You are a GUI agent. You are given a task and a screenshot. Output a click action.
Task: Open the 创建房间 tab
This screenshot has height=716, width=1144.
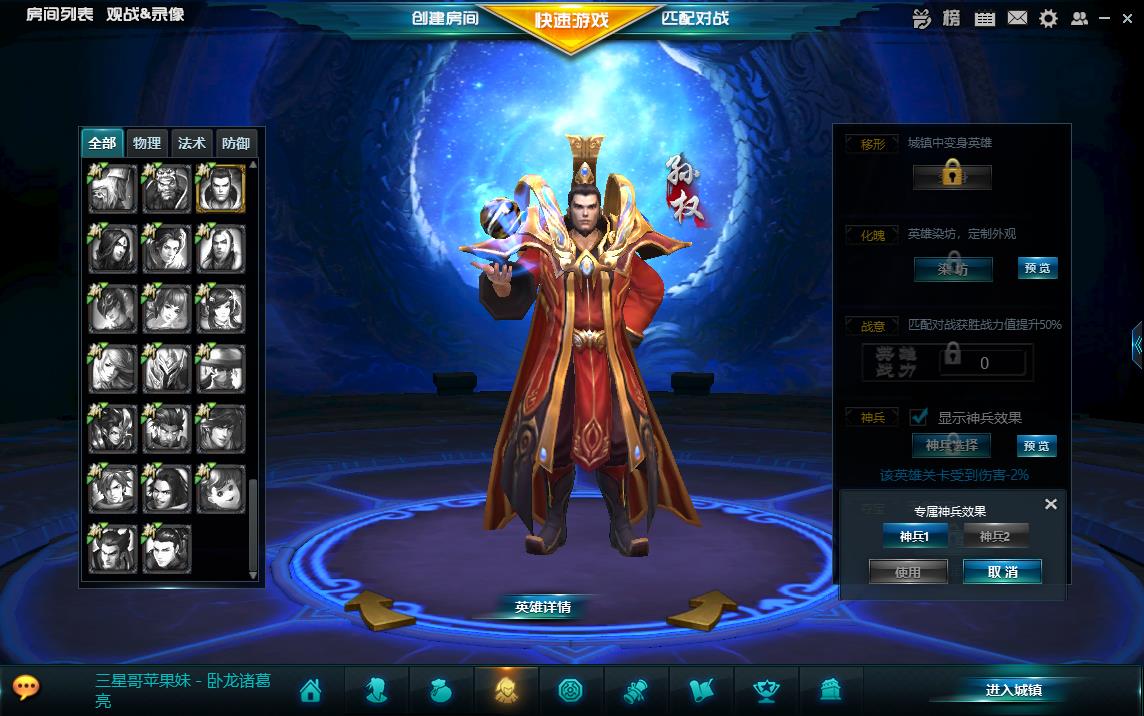[x=446, y=18]
